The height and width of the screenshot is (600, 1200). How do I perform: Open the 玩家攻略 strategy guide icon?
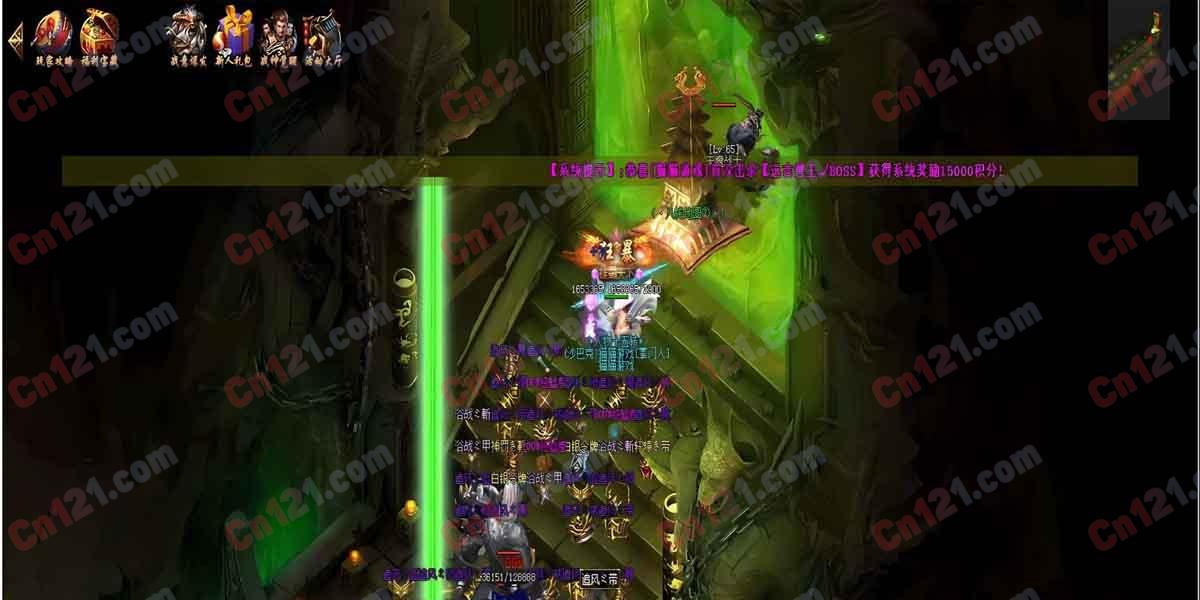click(x=54, y=36)
